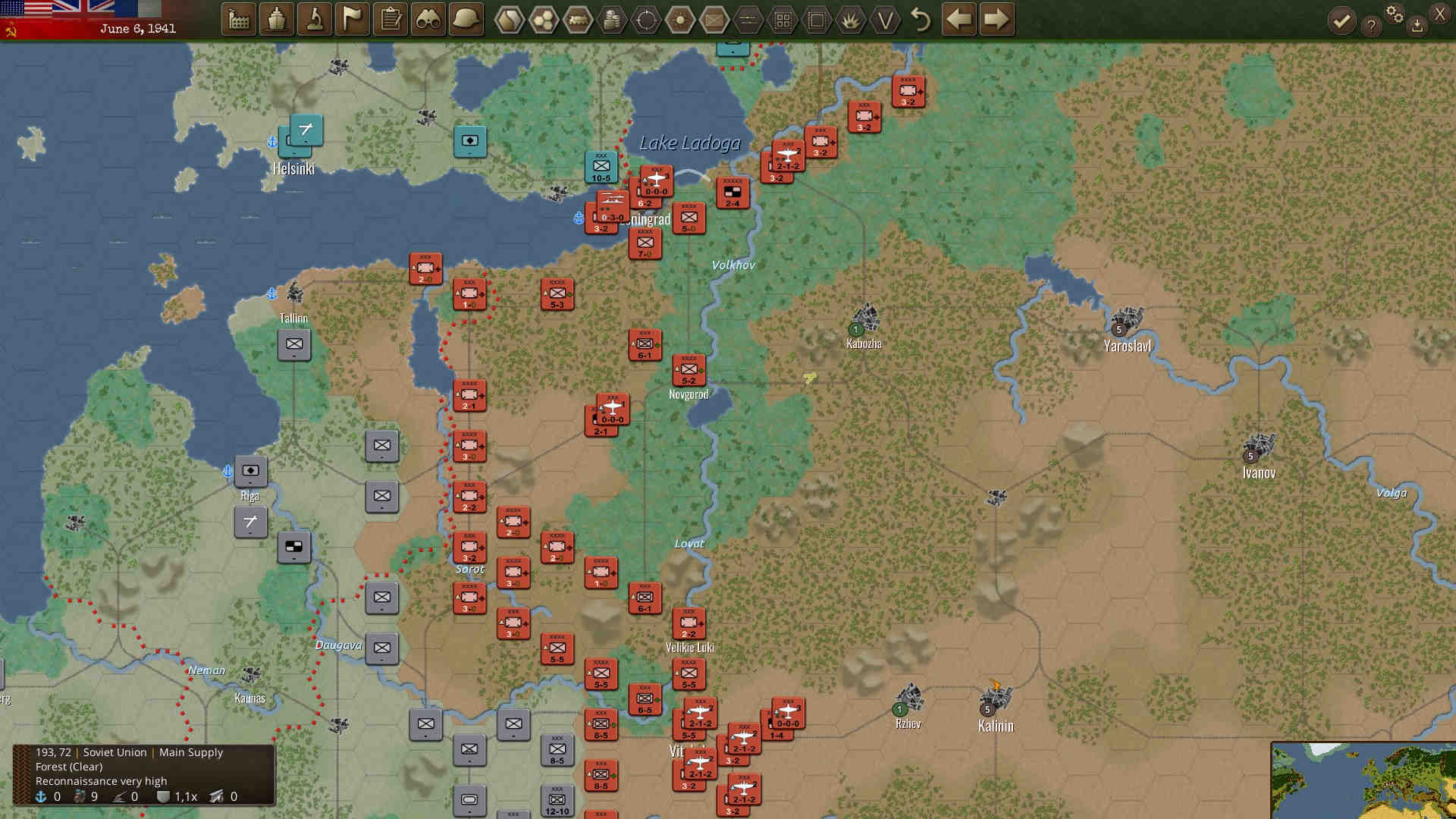
Task: Open the victory conditions V icon
Action: (883, 20)
